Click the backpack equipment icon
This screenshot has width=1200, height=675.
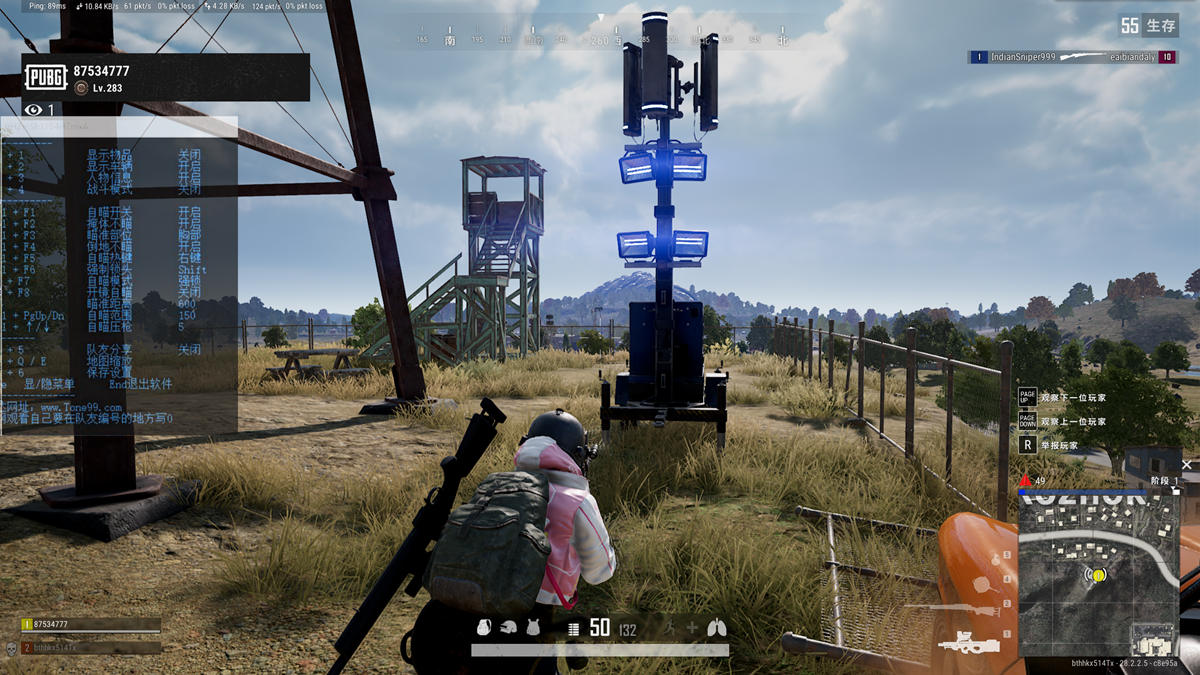484,628
